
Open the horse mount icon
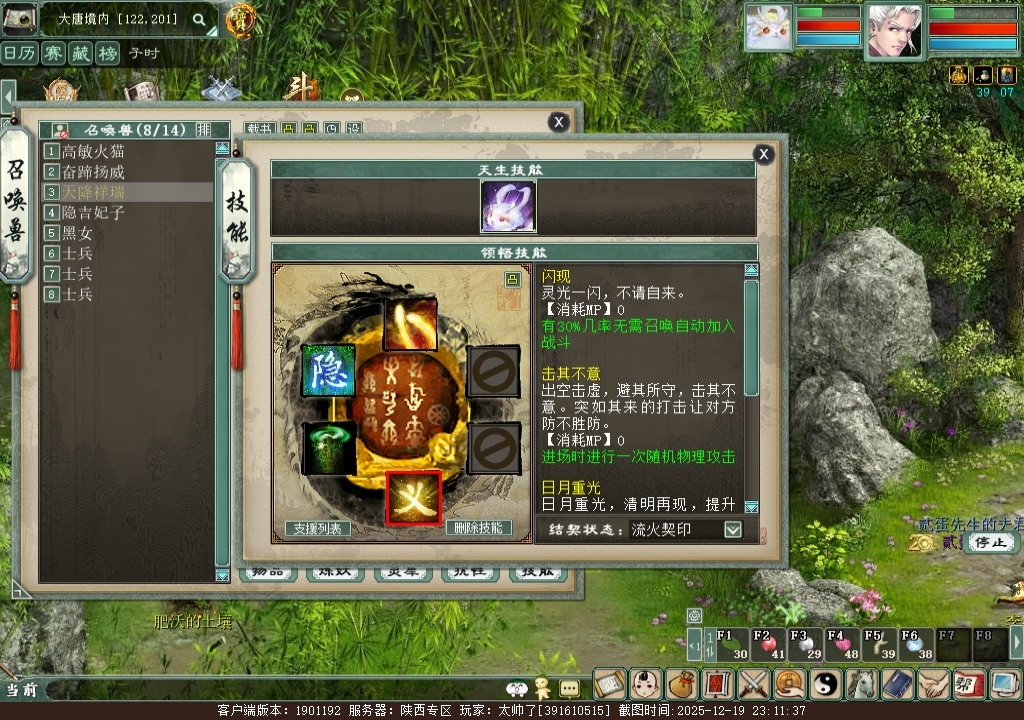862,684
